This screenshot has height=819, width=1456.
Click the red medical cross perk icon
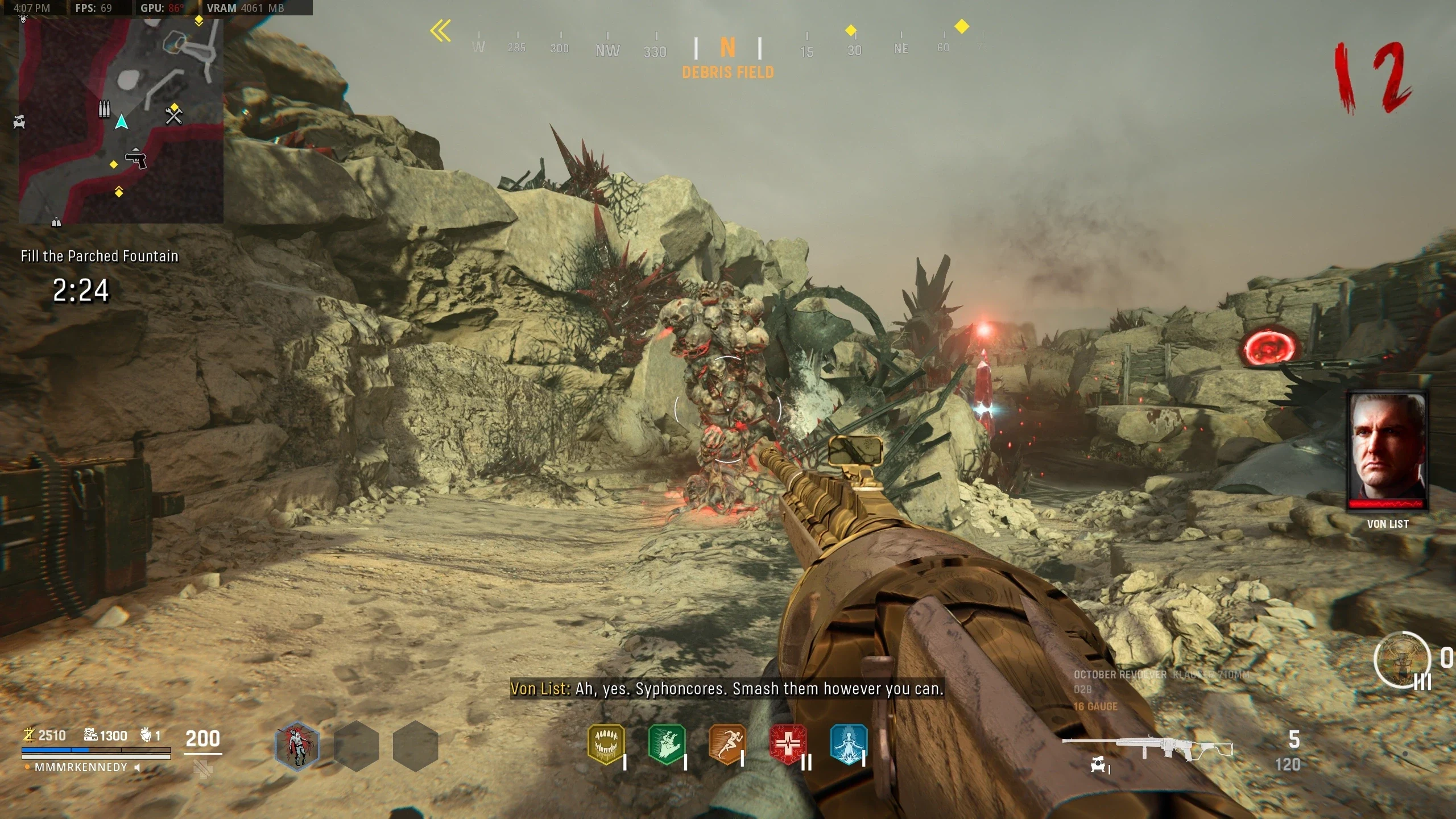pos(788,743)
